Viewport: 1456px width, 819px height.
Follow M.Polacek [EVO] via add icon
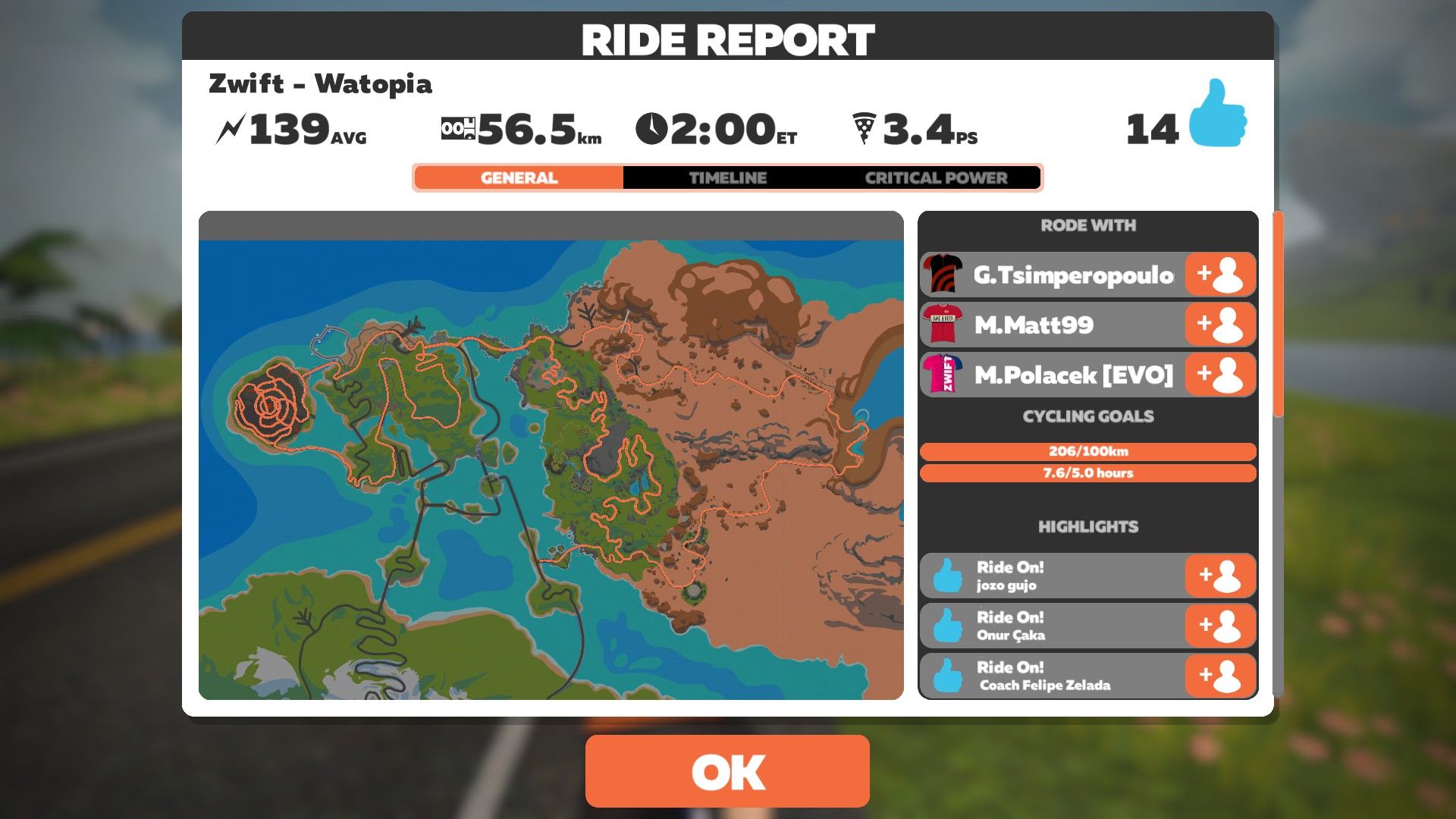point(1219,375)
